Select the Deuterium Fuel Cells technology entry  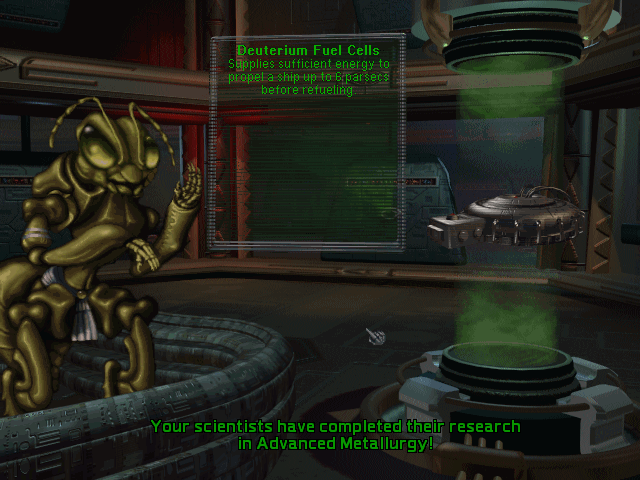tap(306, 50)
